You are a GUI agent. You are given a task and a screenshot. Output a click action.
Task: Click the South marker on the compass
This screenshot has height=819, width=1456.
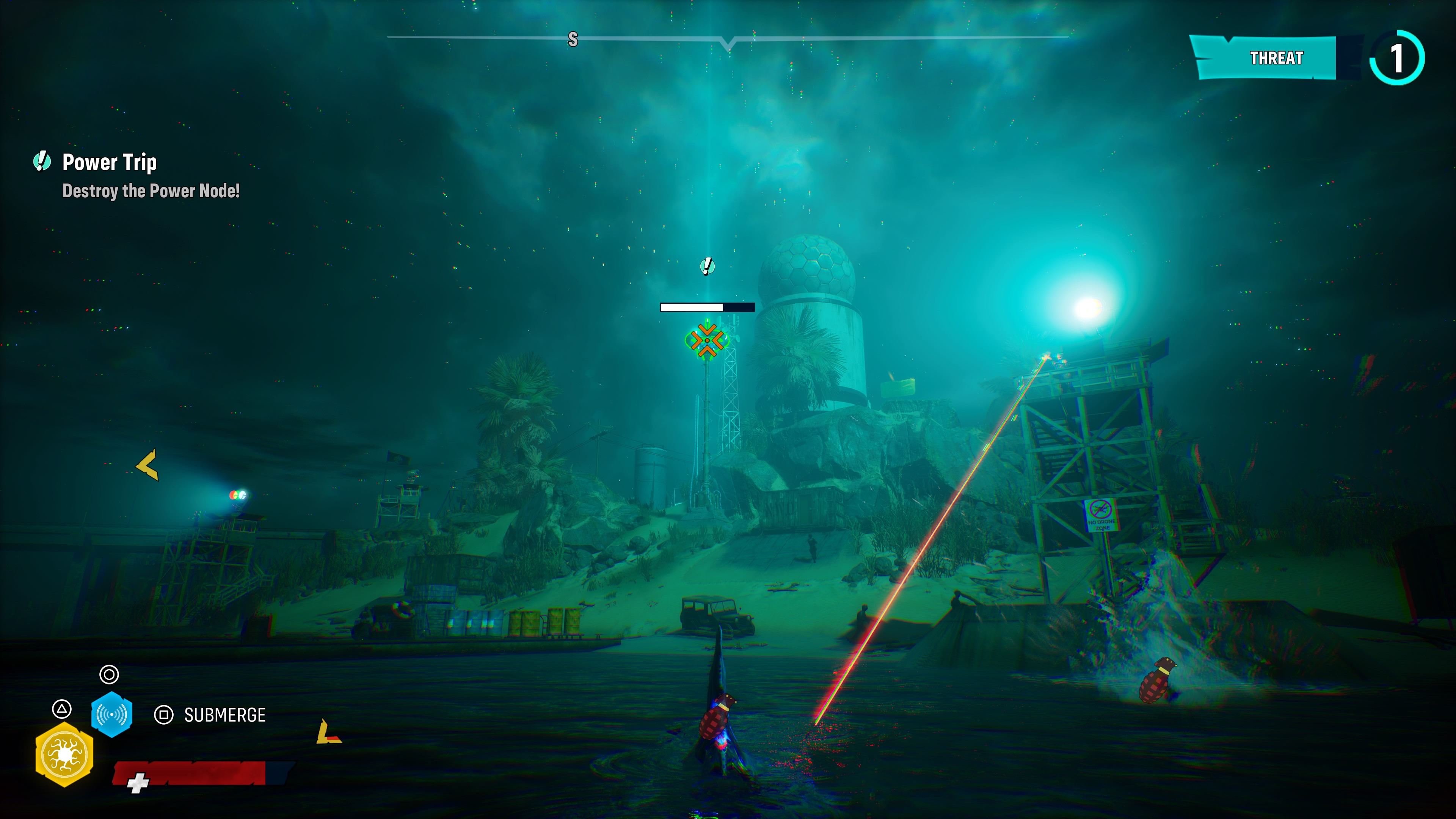(573, 39)
